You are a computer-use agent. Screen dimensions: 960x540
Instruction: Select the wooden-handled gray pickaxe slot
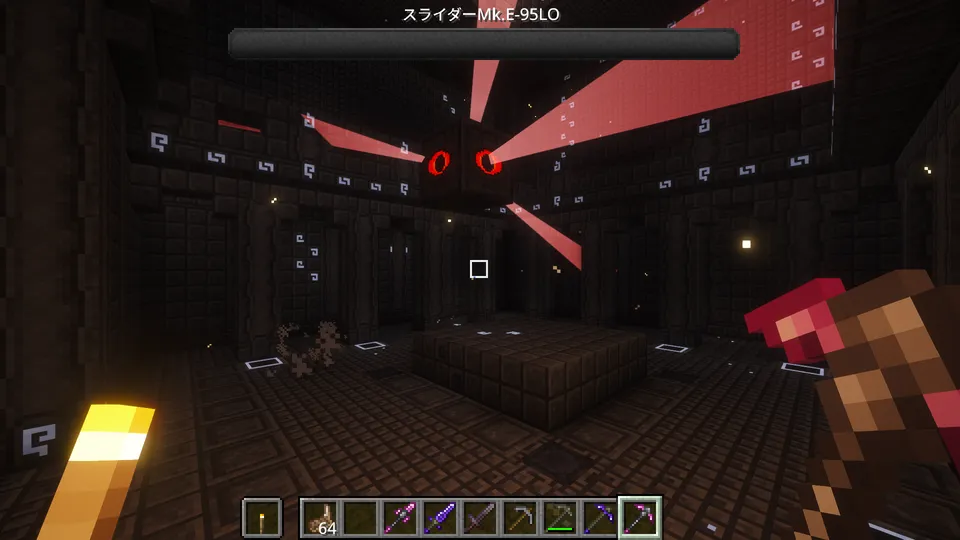[x=520, y=518]
